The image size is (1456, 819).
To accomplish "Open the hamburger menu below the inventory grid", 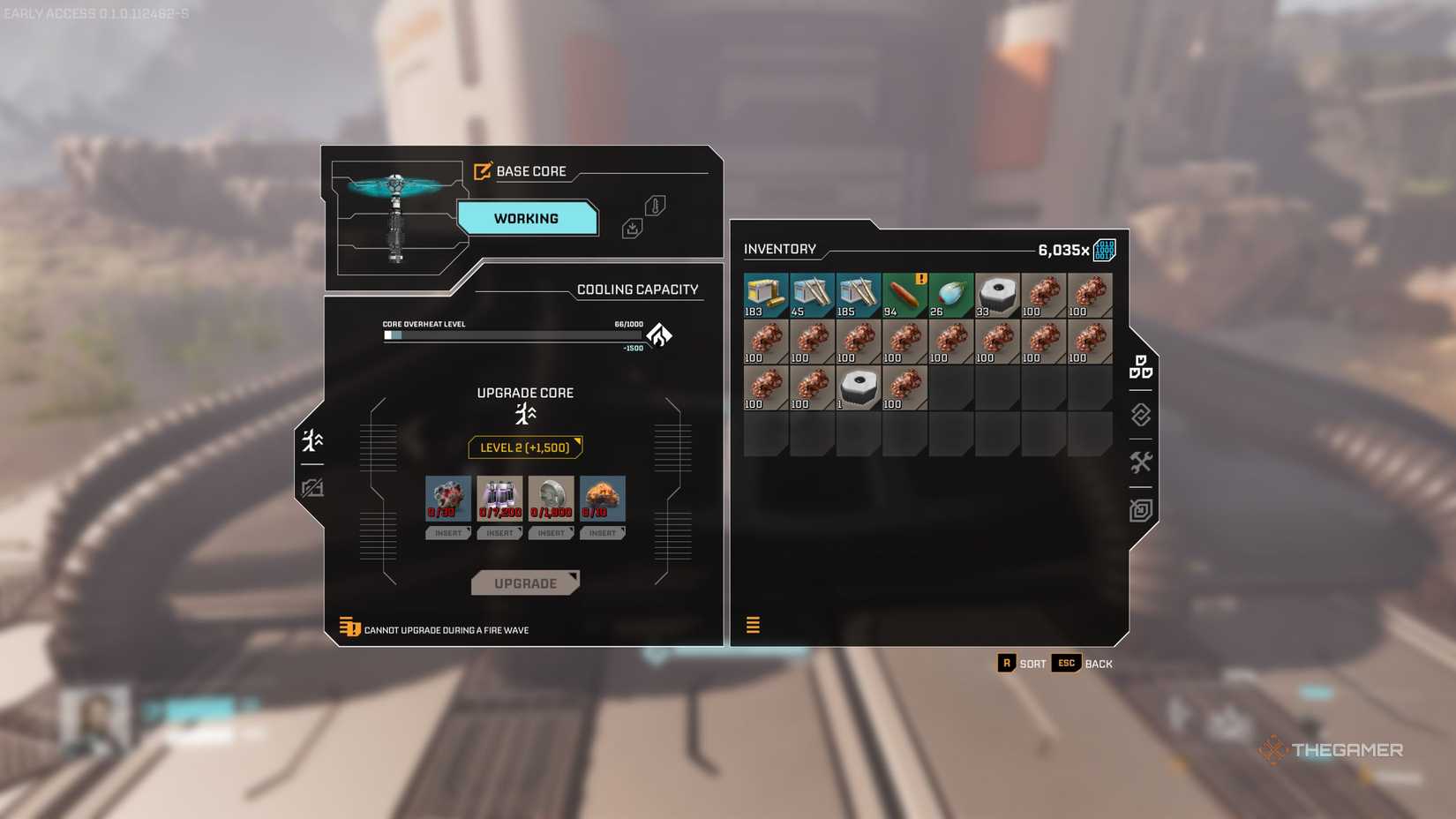I will click(x=753, y=625).
